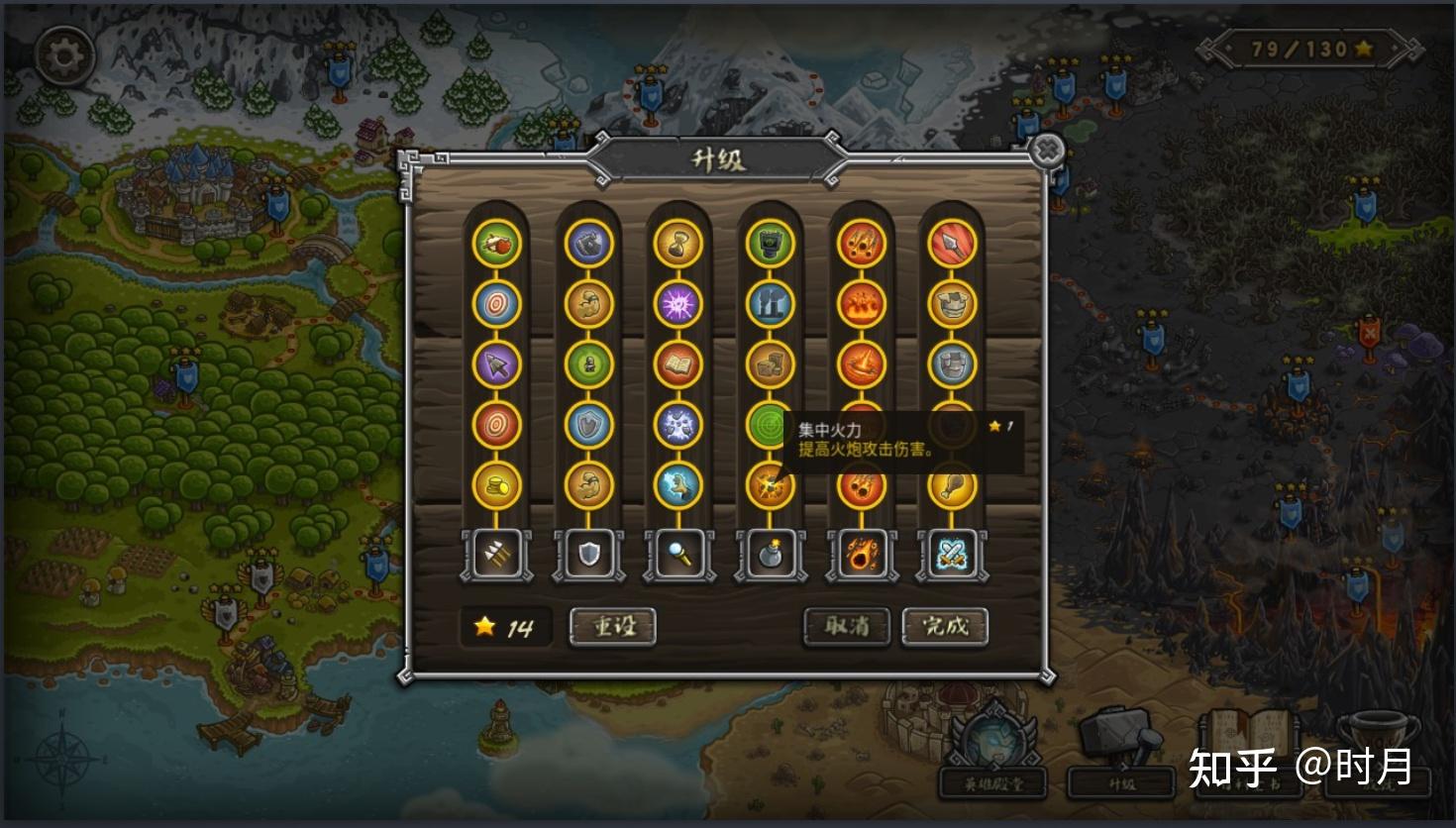
Task: Select the chicken drumstick reinforcement upgrade
Action: coord(952,486)
